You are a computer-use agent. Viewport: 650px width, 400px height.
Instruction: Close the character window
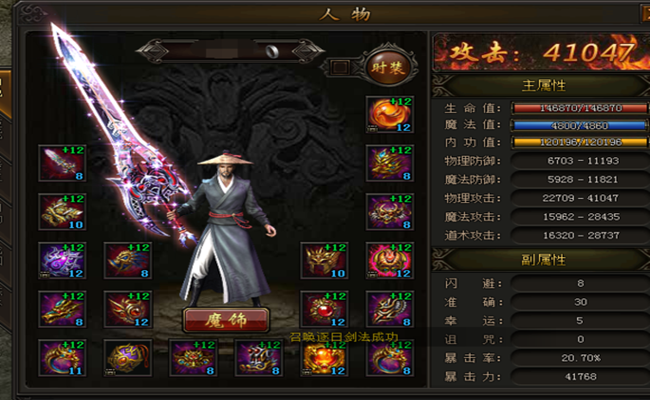641,13
